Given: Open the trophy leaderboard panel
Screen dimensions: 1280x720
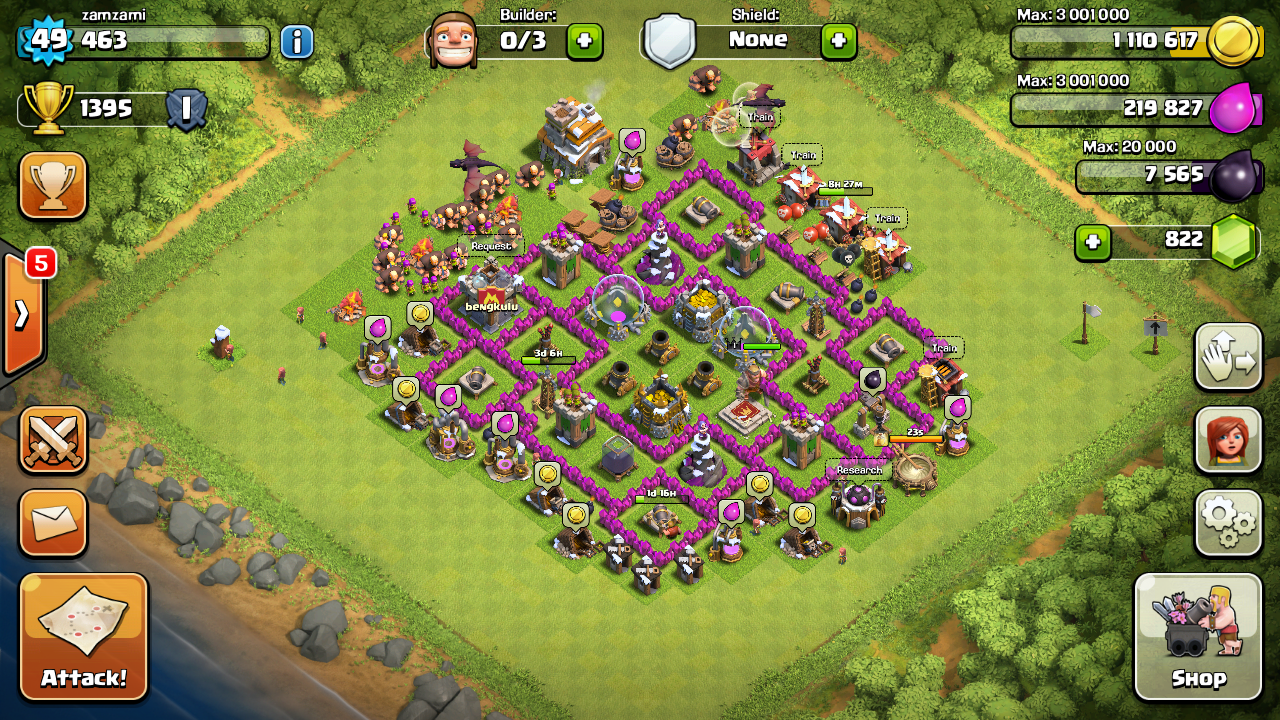Looking at the screenshot, I should [x=53, y=185].
